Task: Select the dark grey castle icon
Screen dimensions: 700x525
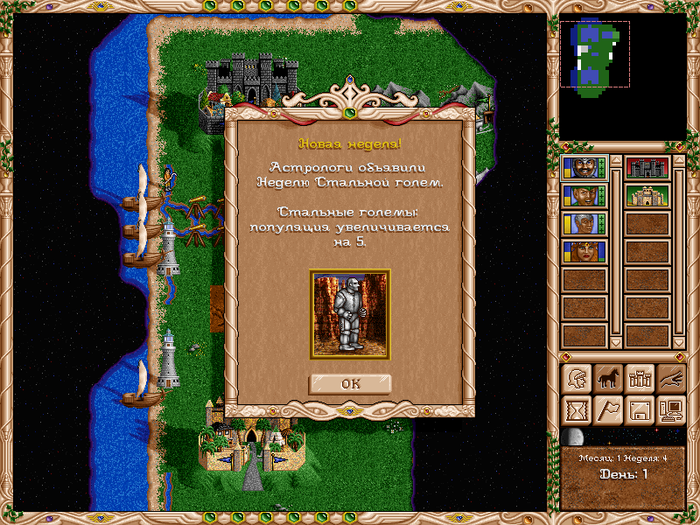Action: 646,167
